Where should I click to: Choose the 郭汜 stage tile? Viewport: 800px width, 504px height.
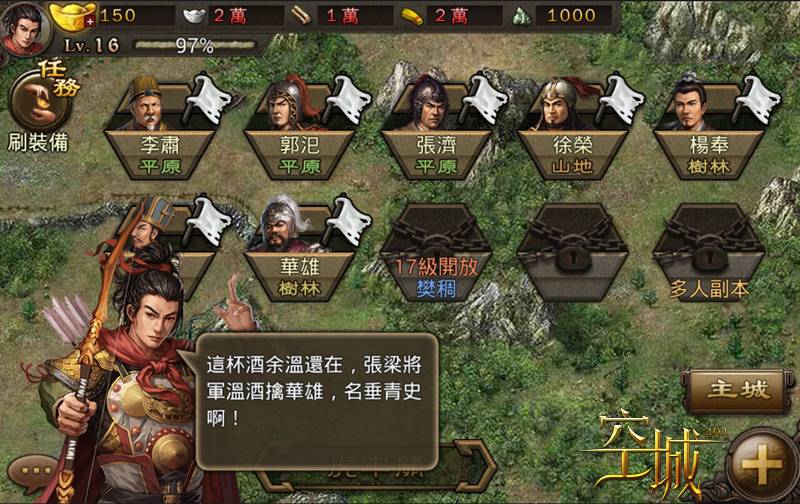tap(301, 128)
